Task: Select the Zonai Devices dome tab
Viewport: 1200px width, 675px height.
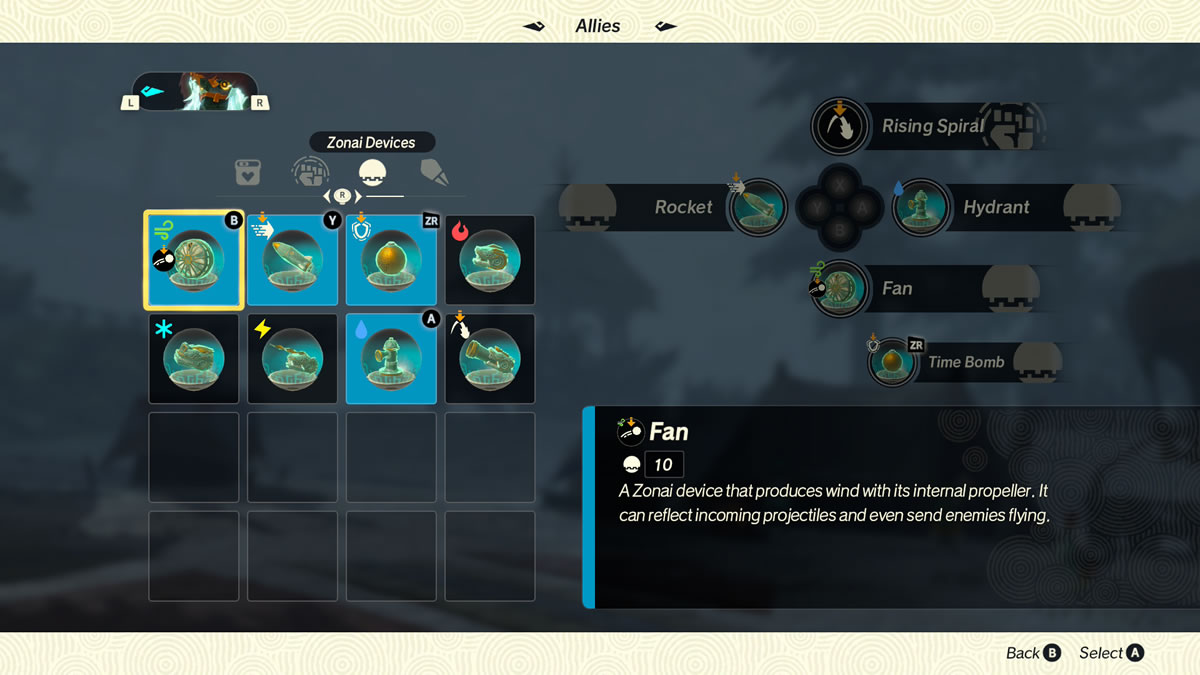Action: tap(372, 172)
